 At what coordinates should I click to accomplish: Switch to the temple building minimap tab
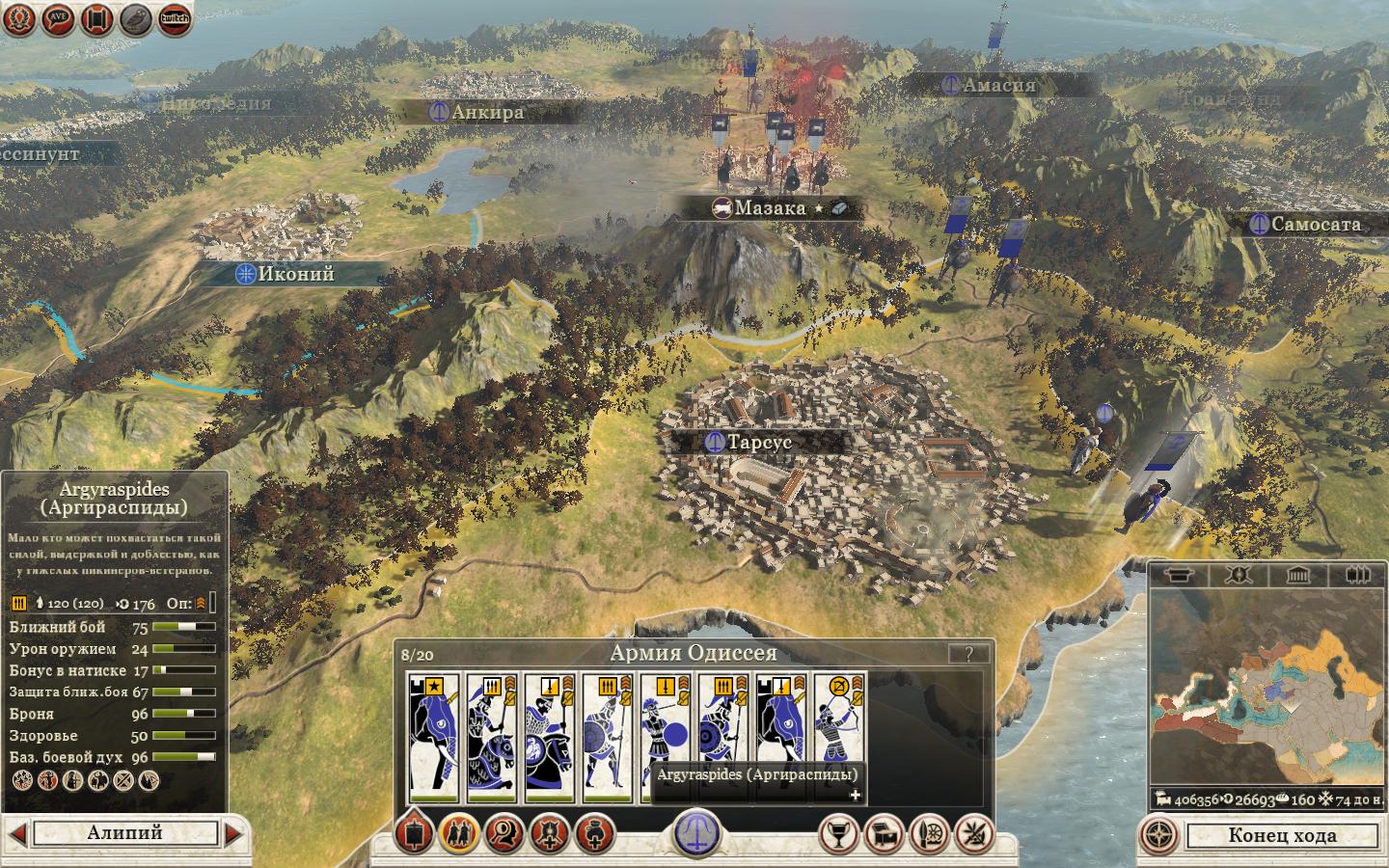1297,576
